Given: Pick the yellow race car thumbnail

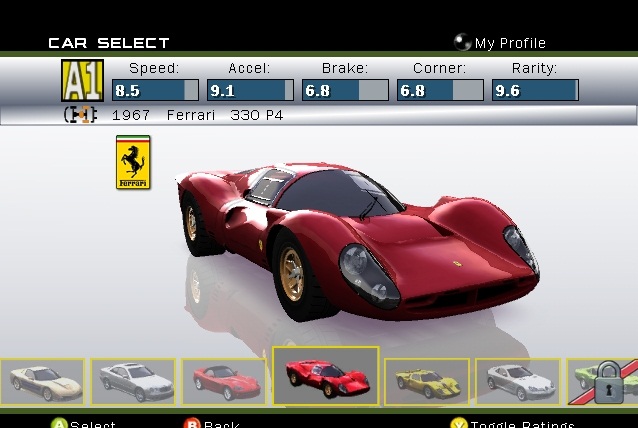Looking at the screenshot, I should (x=426, y=381).
